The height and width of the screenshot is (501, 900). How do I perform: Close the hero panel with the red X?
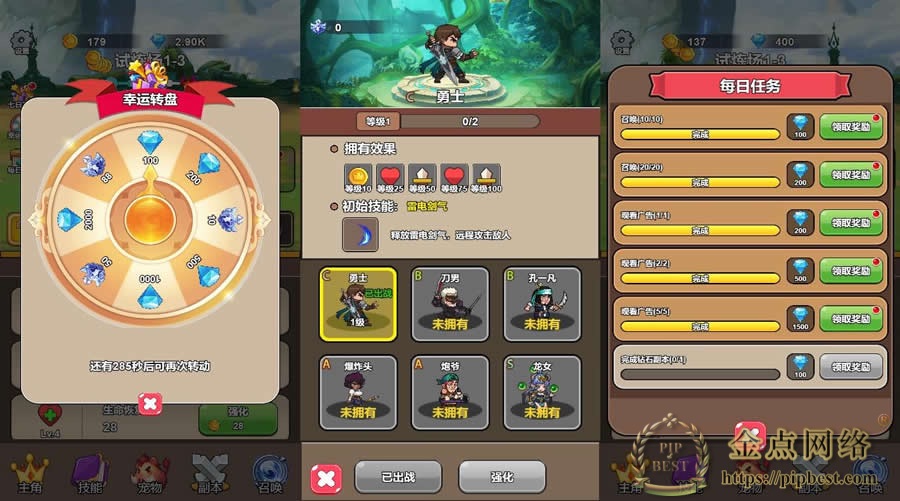pyautogui.click(x=326, y=477)
